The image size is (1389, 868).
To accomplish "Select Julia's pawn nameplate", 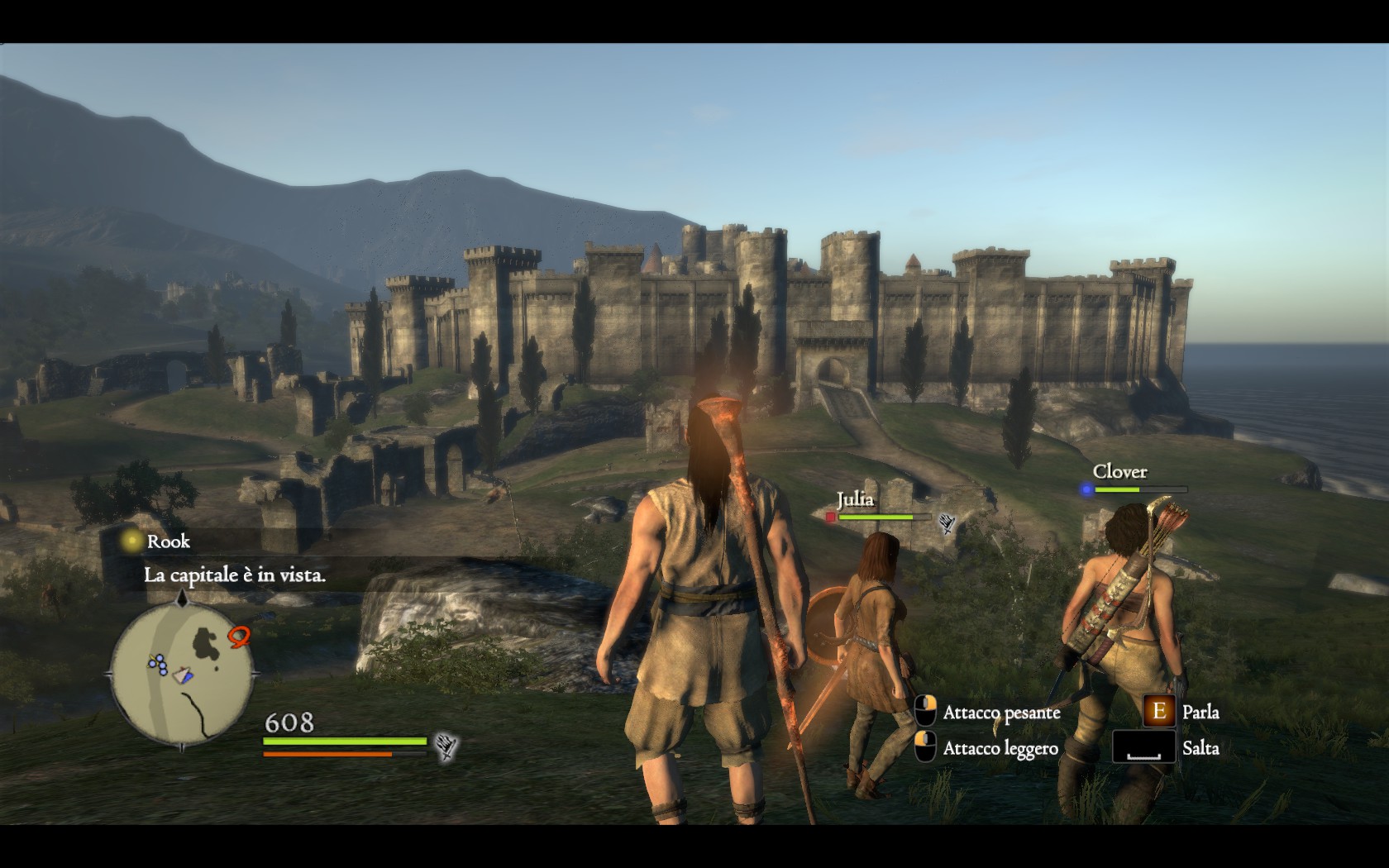I will [x=855, y=500].
